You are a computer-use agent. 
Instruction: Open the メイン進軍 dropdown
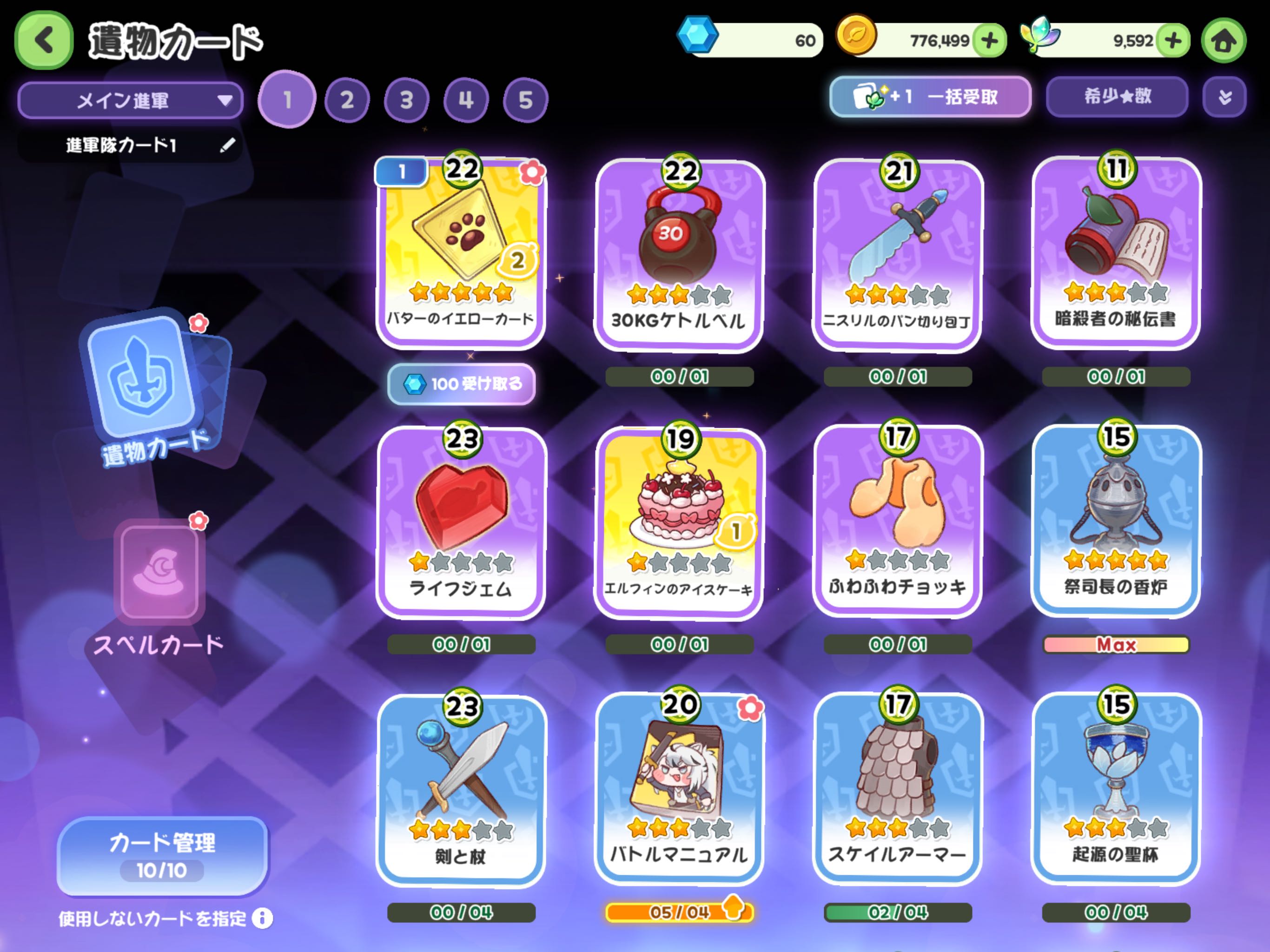click(x=130, y=100)
